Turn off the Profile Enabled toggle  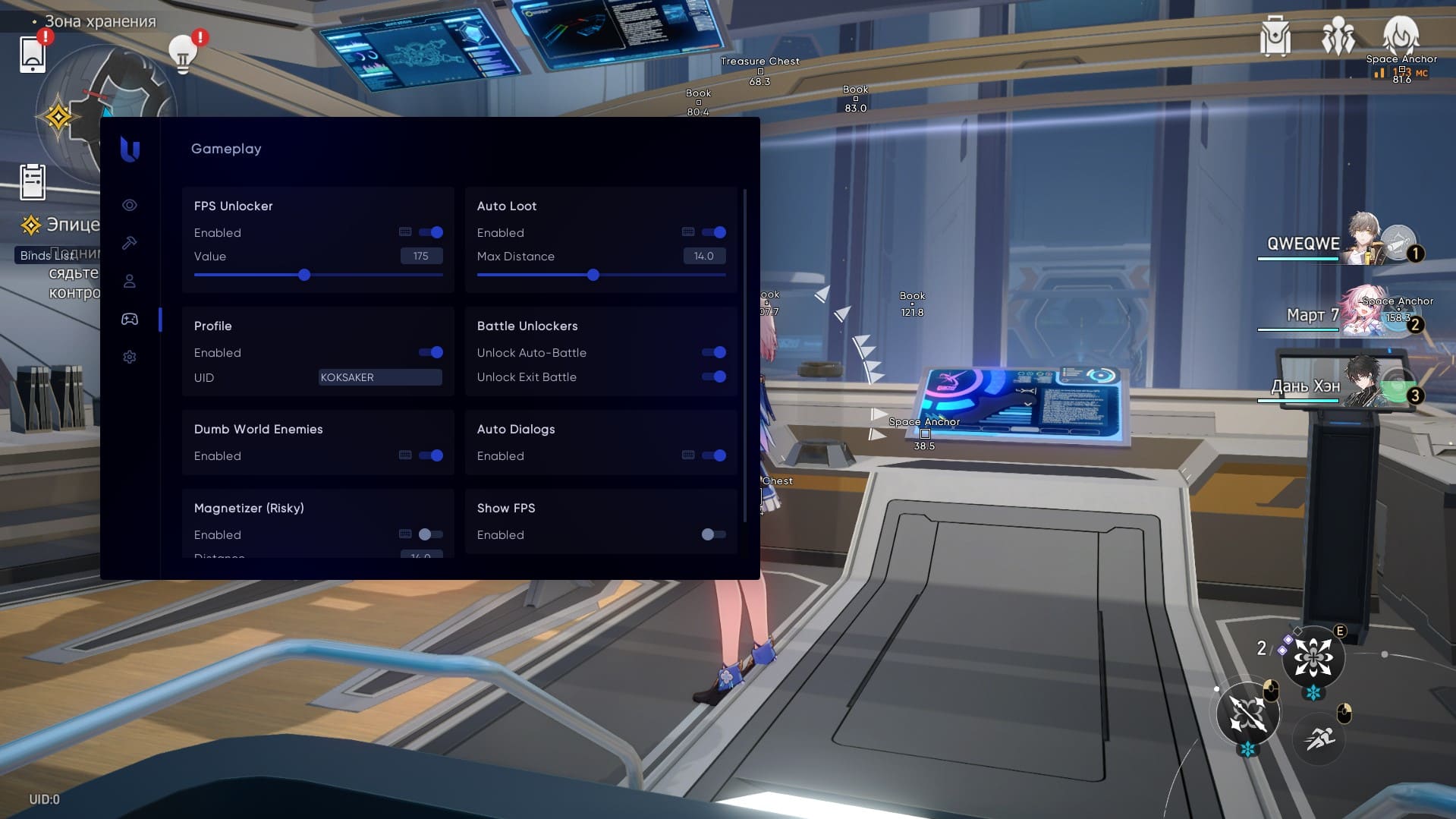pos(431,352)
